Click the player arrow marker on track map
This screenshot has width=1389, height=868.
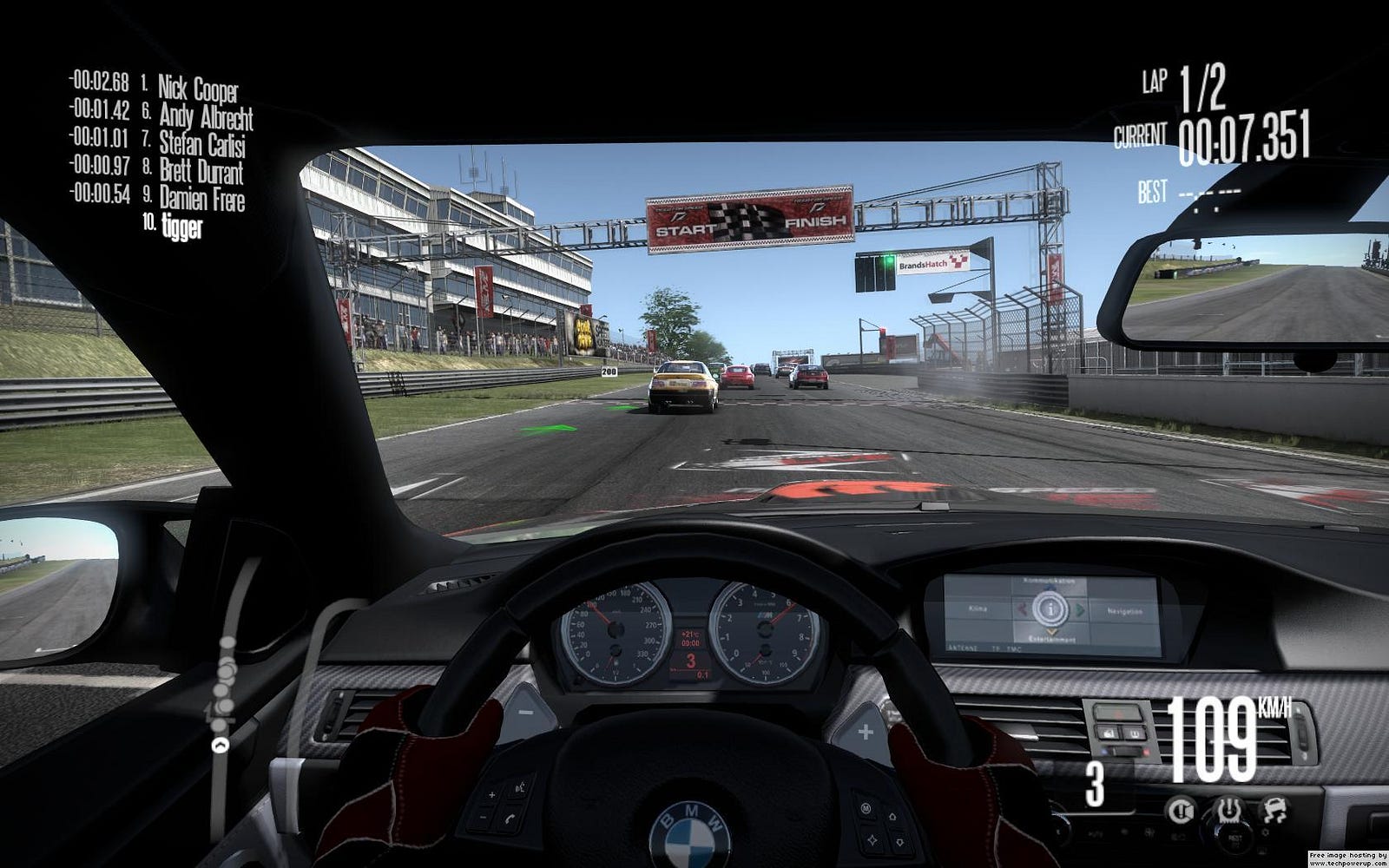coord(221,744)
